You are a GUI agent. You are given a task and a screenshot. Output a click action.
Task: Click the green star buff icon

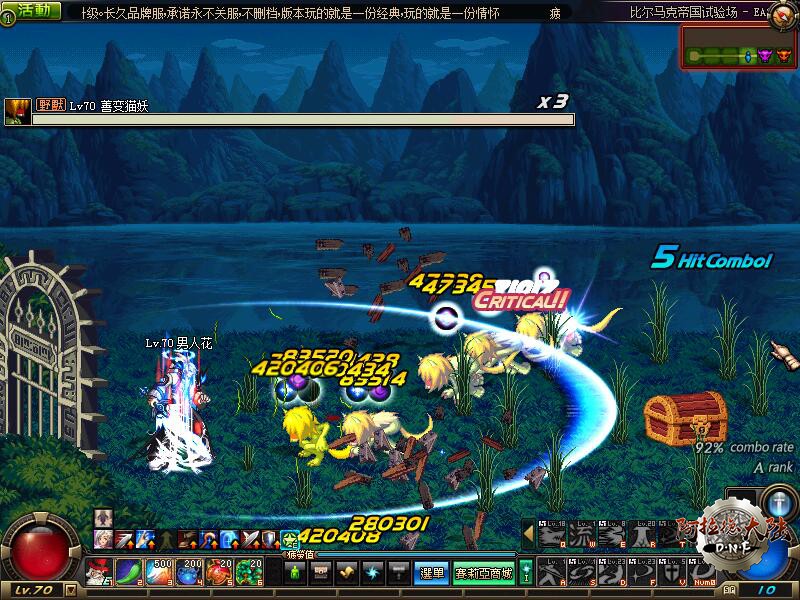click(x=290, y=540)
